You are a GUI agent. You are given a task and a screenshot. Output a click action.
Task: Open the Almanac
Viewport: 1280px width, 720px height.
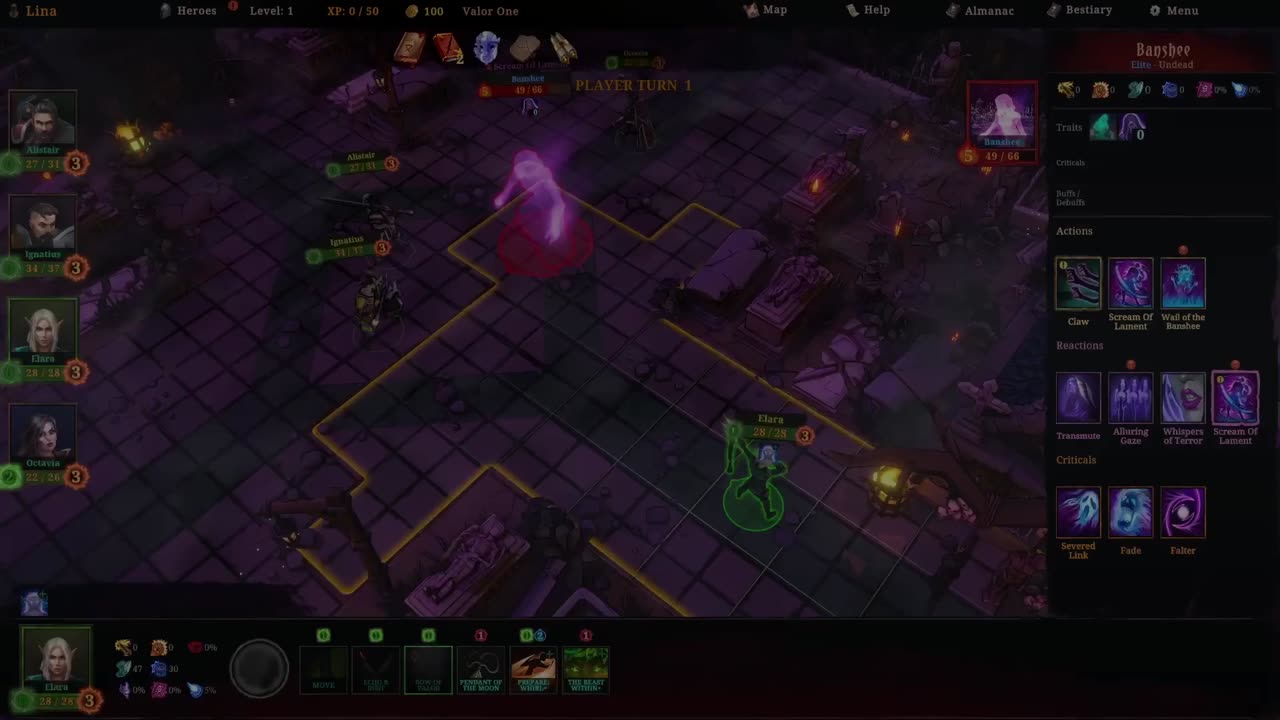click(x=980, y=11)
